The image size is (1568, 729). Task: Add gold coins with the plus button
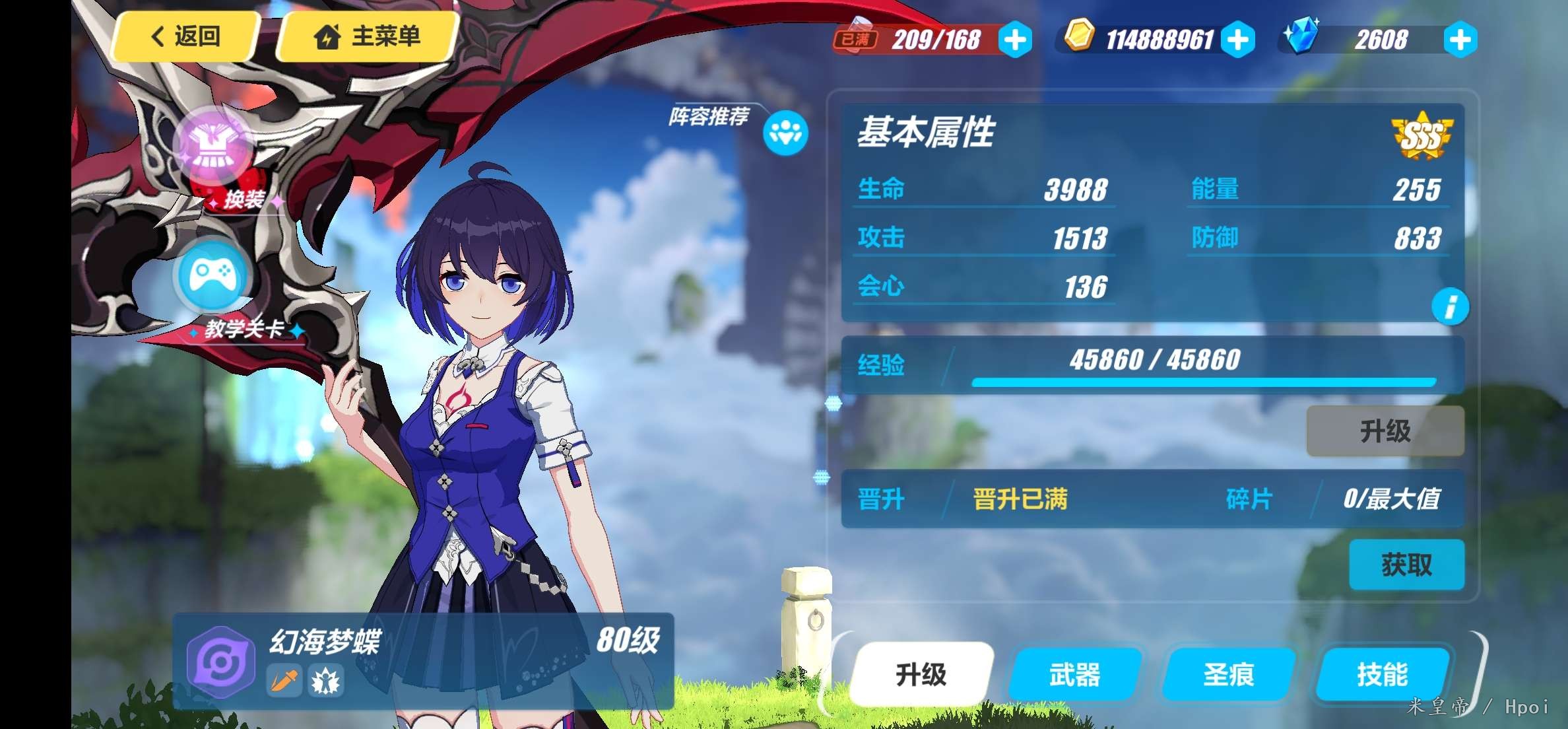(x=1238, y=40)
